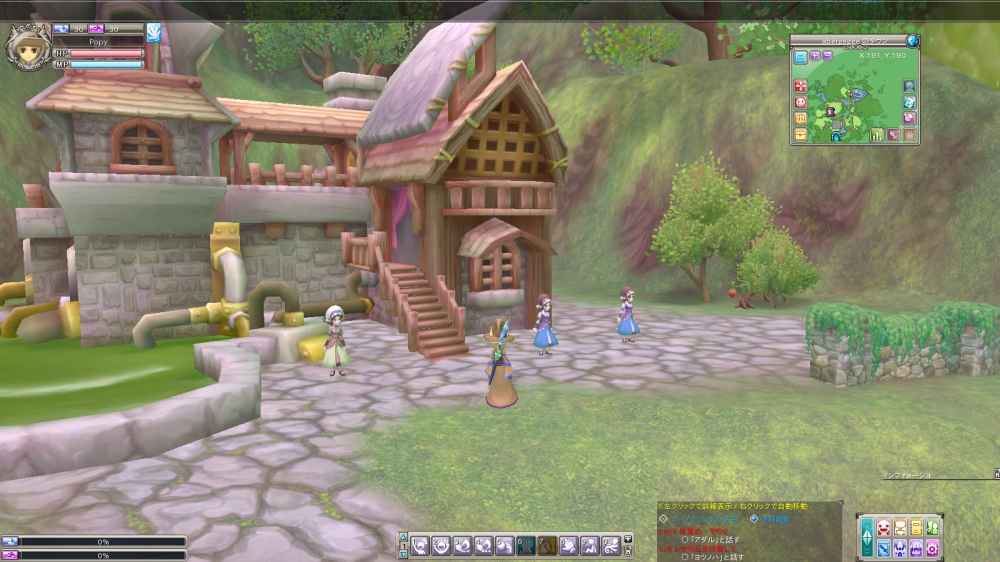Select the quest objective to talk to ヨウハ

pyautogui.click(x=712, y=557)
